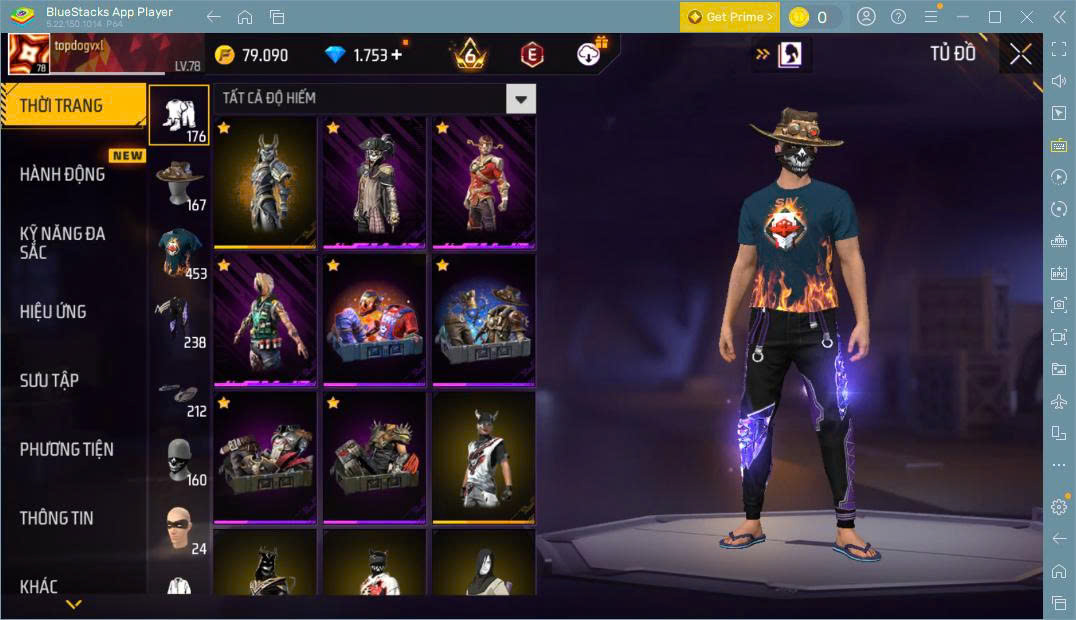Choose the white jersey horned mask outfit

click(x=483, y=456)
